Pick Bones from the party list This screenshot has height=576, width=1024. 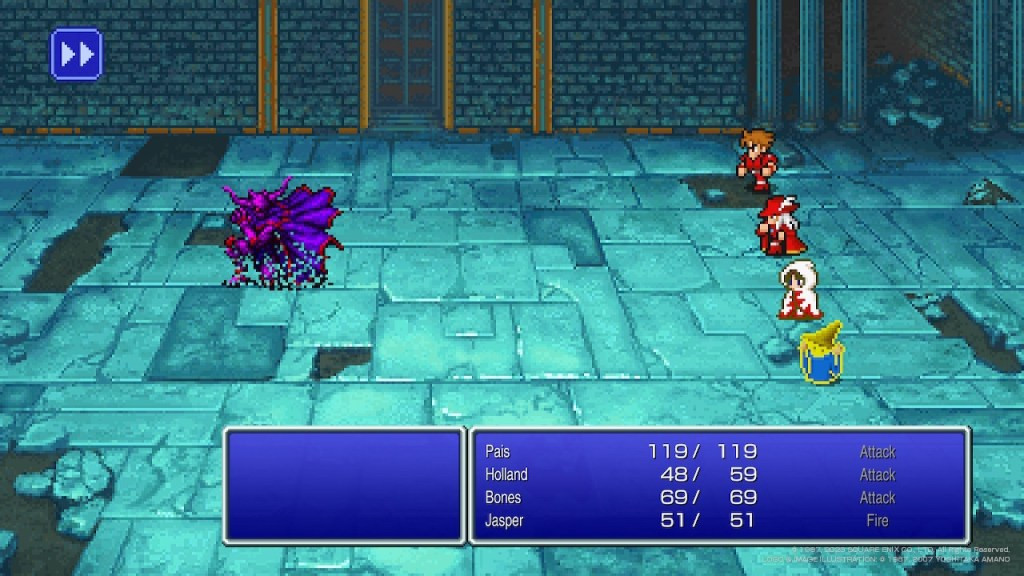[503, 498]
